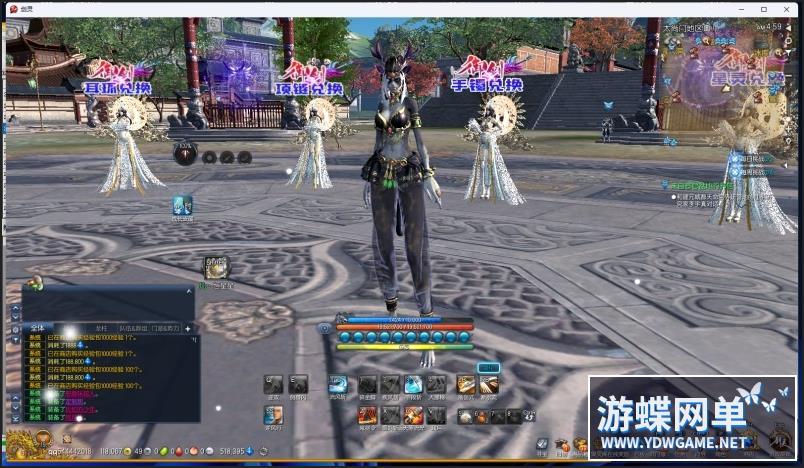804x468 pixels.
Task: Trigger the fiery red skill icon
Action: 367,414
